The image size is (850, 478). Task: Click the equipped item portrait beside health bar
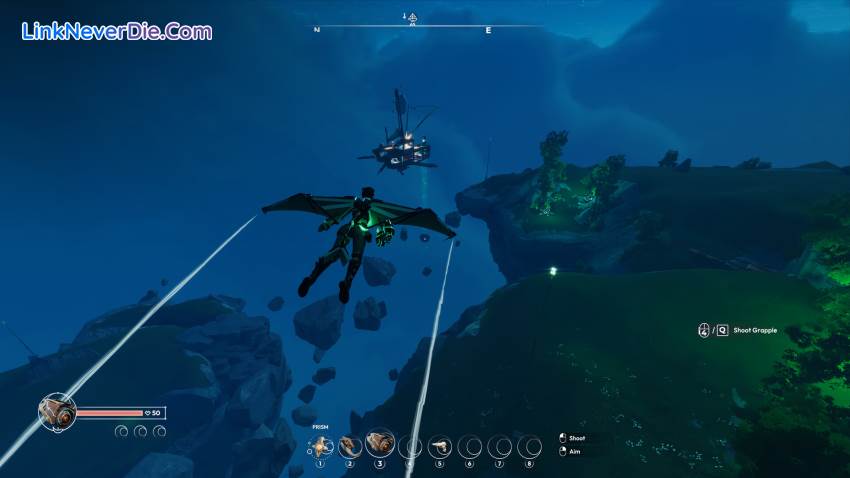point(57,411)
